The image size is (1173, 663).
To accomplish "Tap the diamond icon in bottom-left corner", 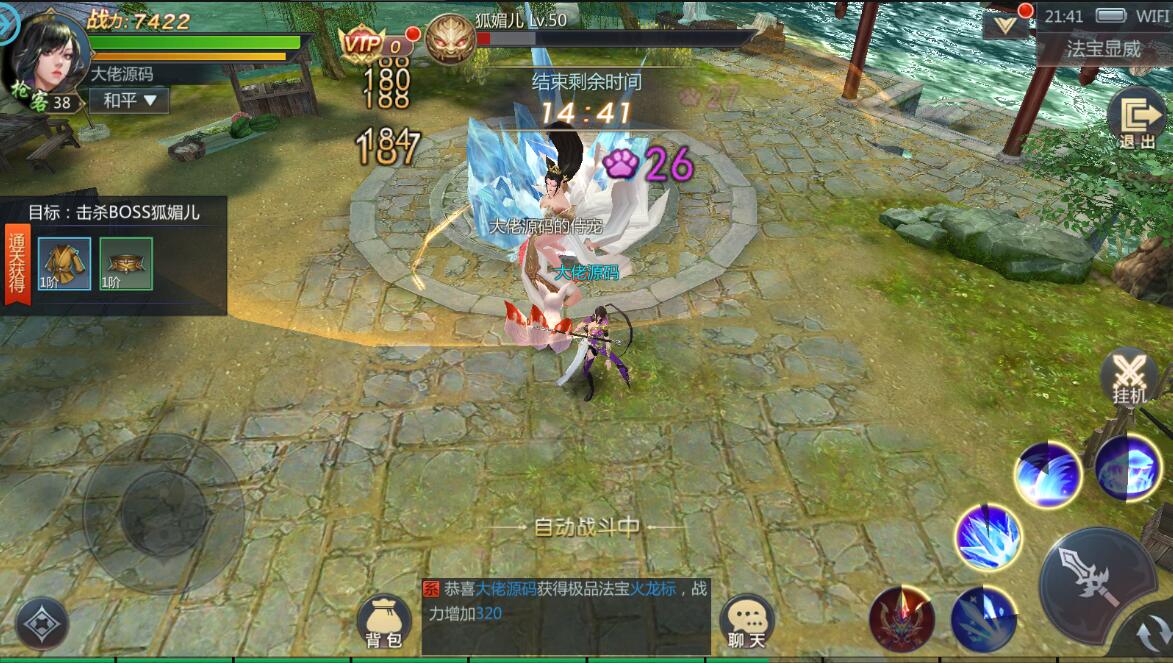I will (42, 623).
